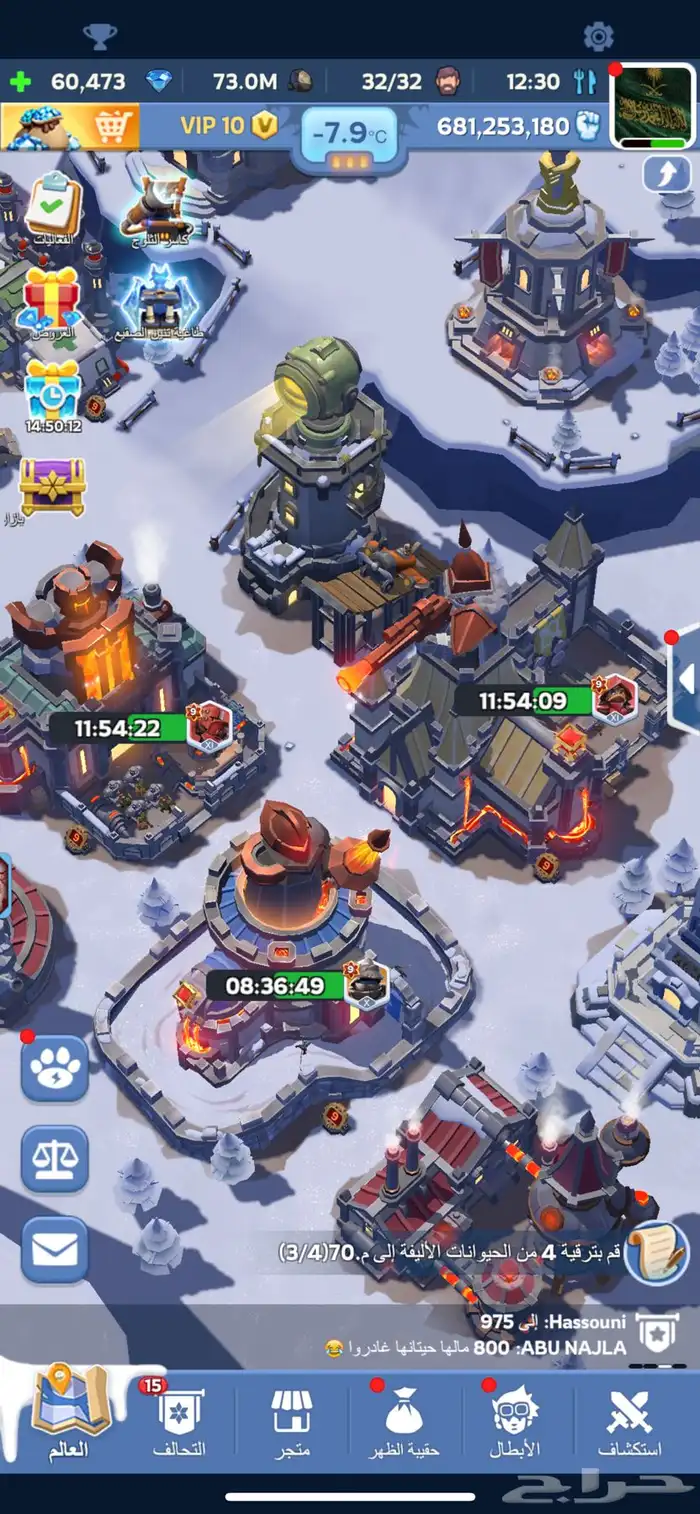The height and width of the screenshot is (1514, 700).
Task: Open the Backpack tab
Action: coord(405,1422)
